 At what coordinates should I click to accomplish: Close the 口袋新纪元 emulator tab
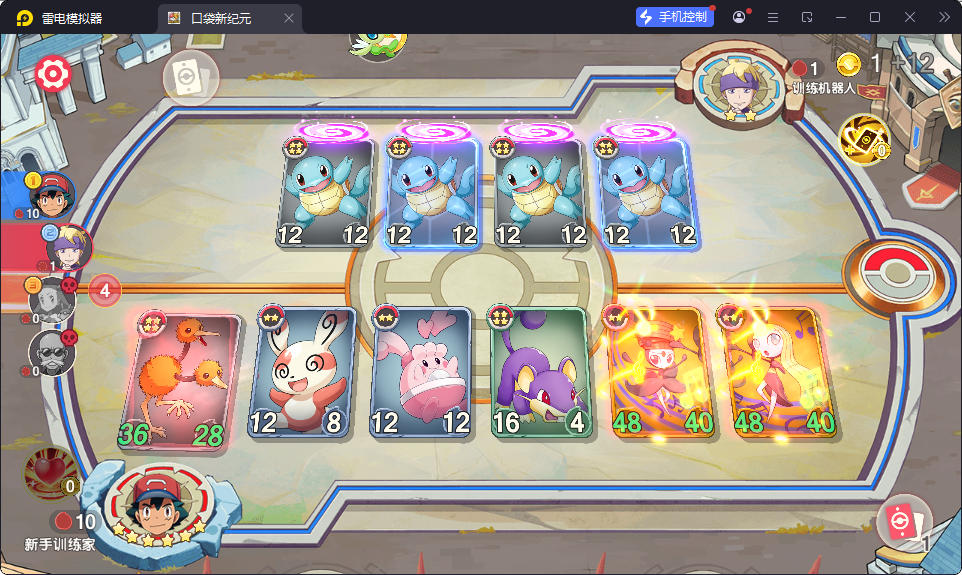click(x=289, y=18)
